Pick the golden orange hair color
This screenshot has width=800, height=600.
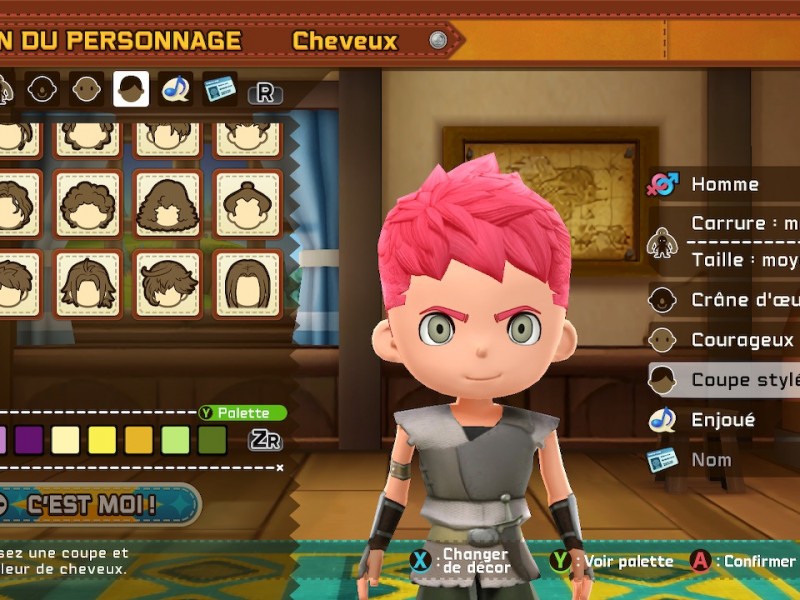(139, 440)
